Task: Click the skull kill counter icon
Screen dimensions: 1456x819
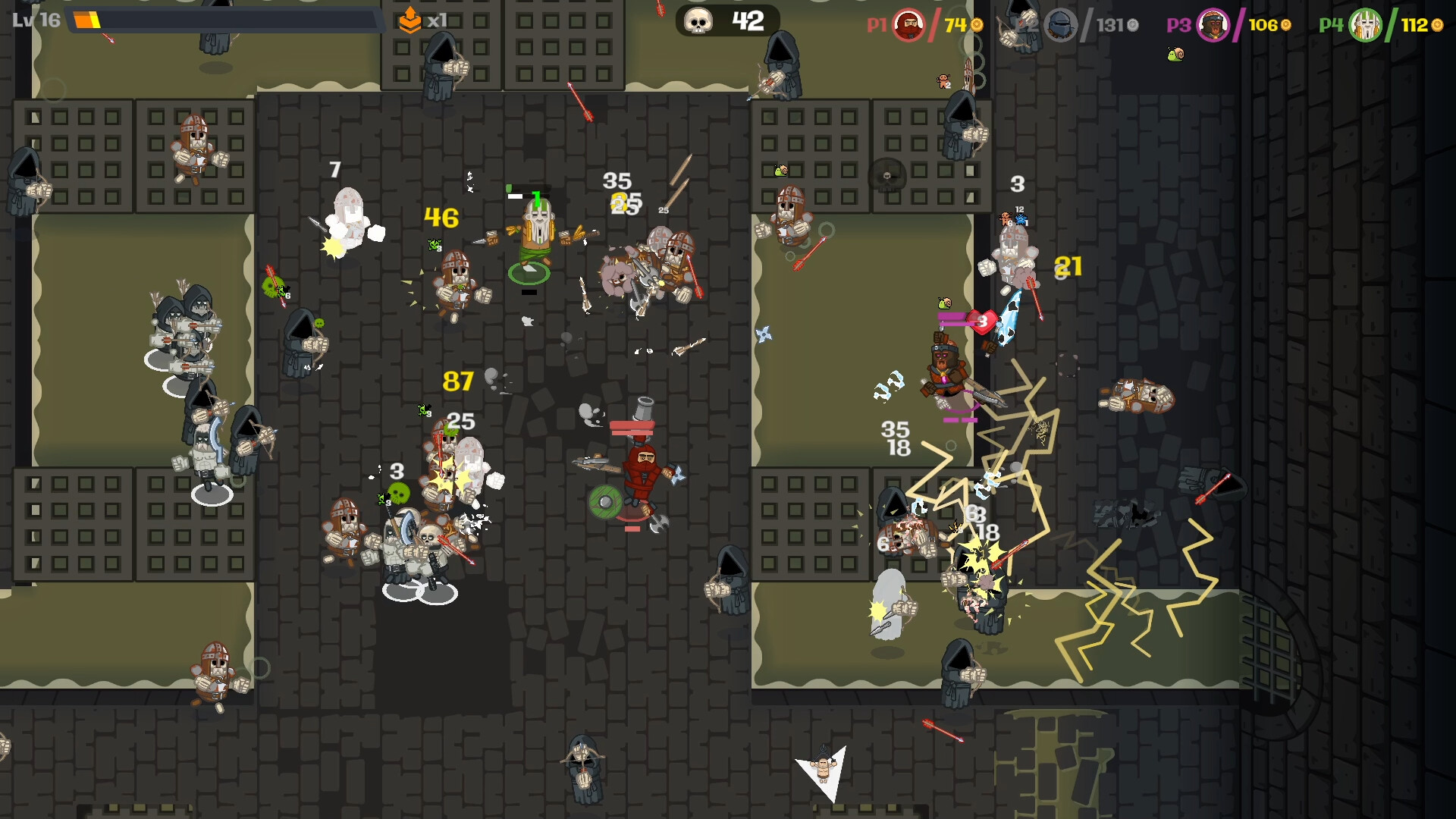Action: 698,20
